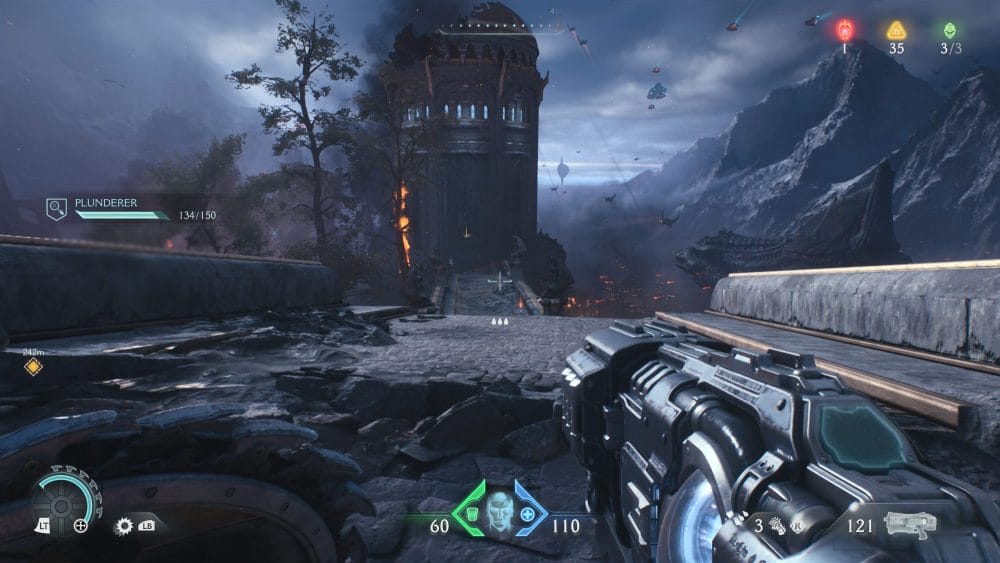The image size is (1000, 563).
Task: Select the circular shield dial
Action: [61, 503]
